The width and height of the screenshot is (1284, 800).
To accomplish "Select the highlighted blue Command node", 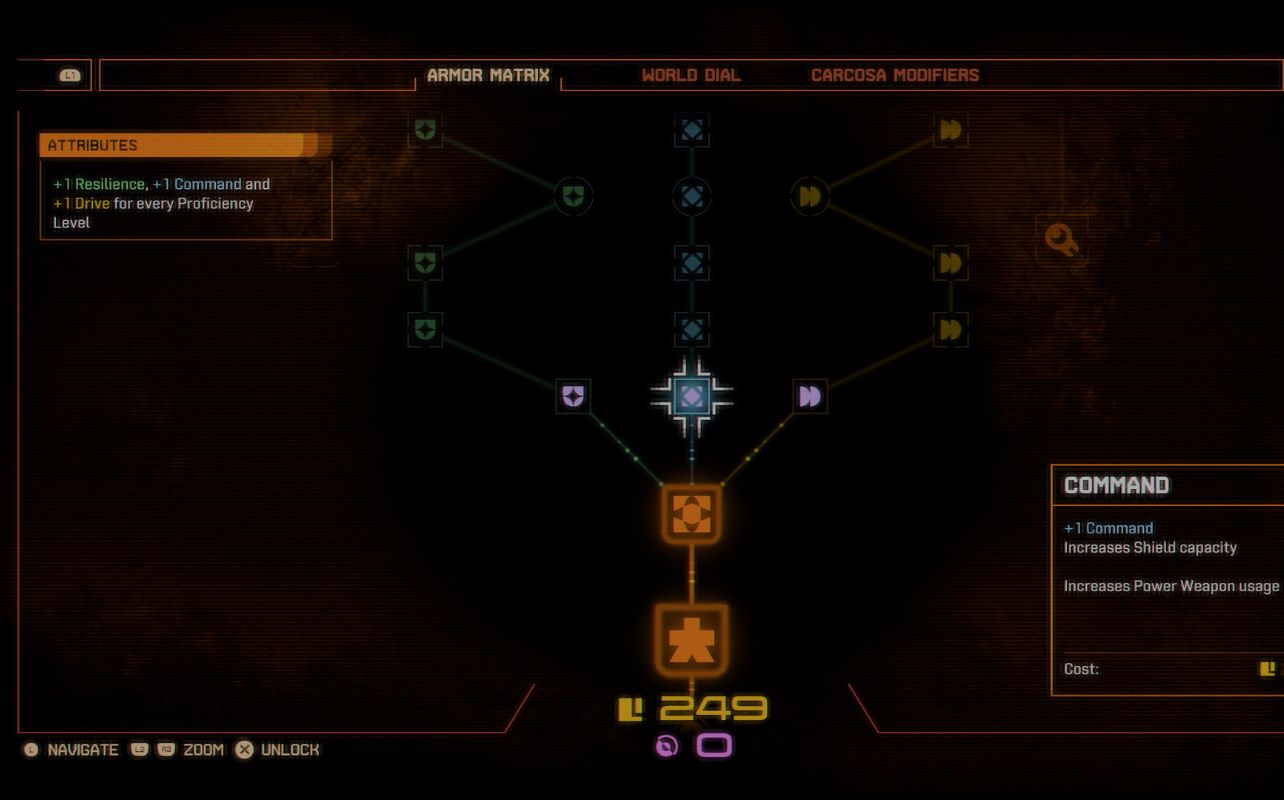I will (691, 396).
